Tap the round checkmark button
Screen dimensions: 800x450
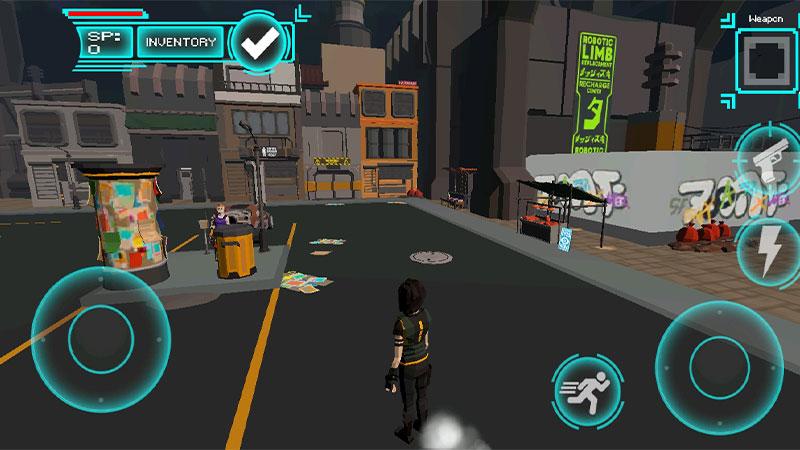(x=260, y=42)
